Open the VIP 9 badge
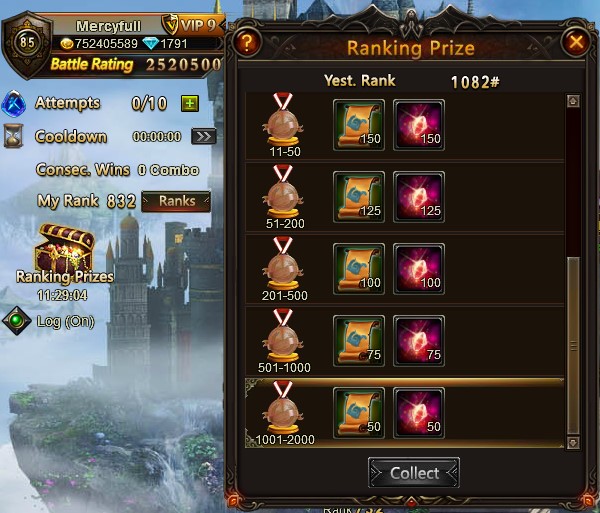 (x=191, y=25)
